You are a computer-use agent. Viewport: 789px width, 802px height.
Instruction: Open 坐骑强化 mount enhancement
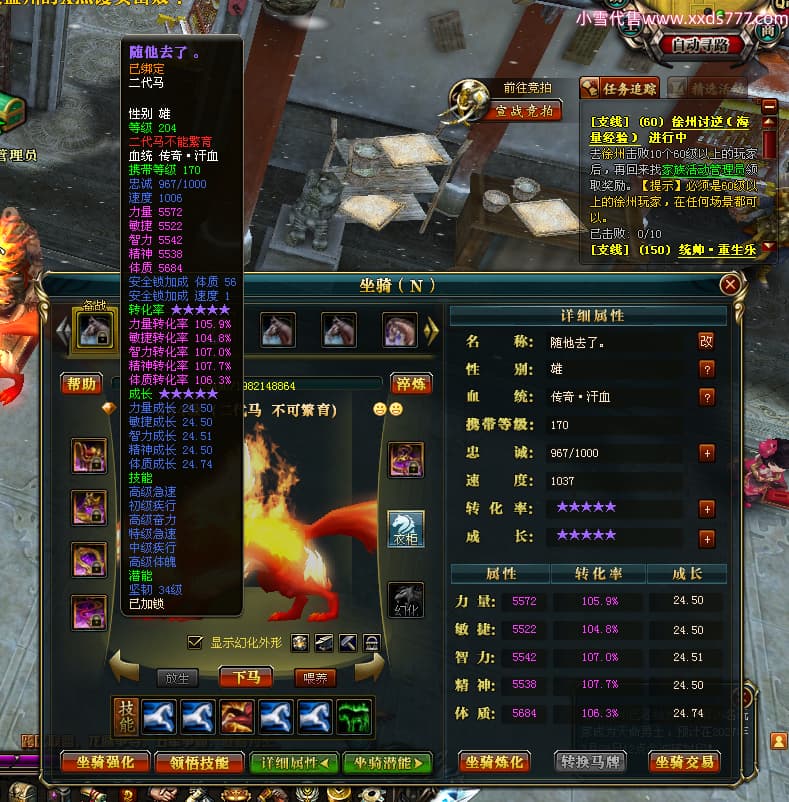pyautogui.click(x=105, y=762)
